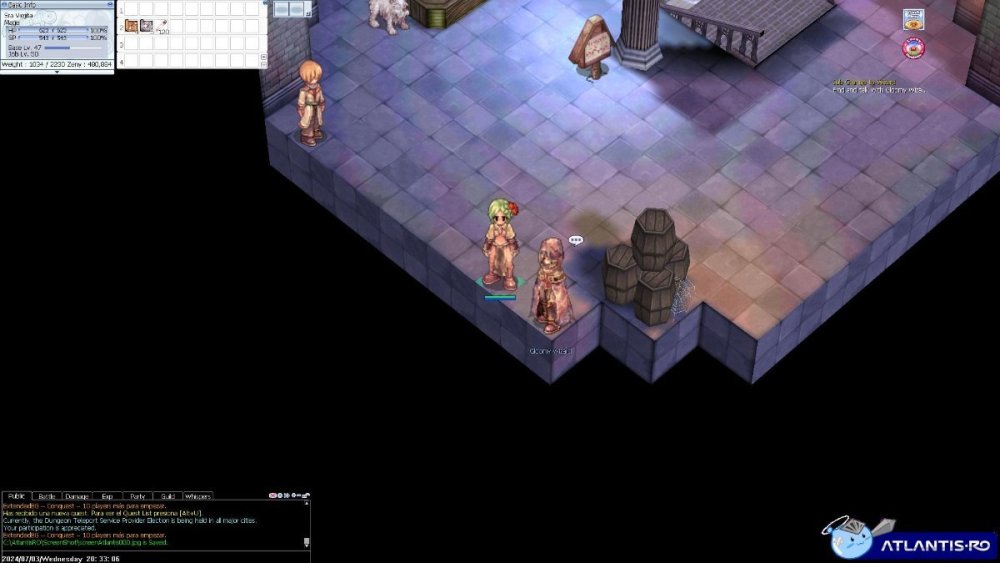The image size is (1000, 563).
Task: Open the square blue-framed icon above the round badge
Action: coord(913,19)
